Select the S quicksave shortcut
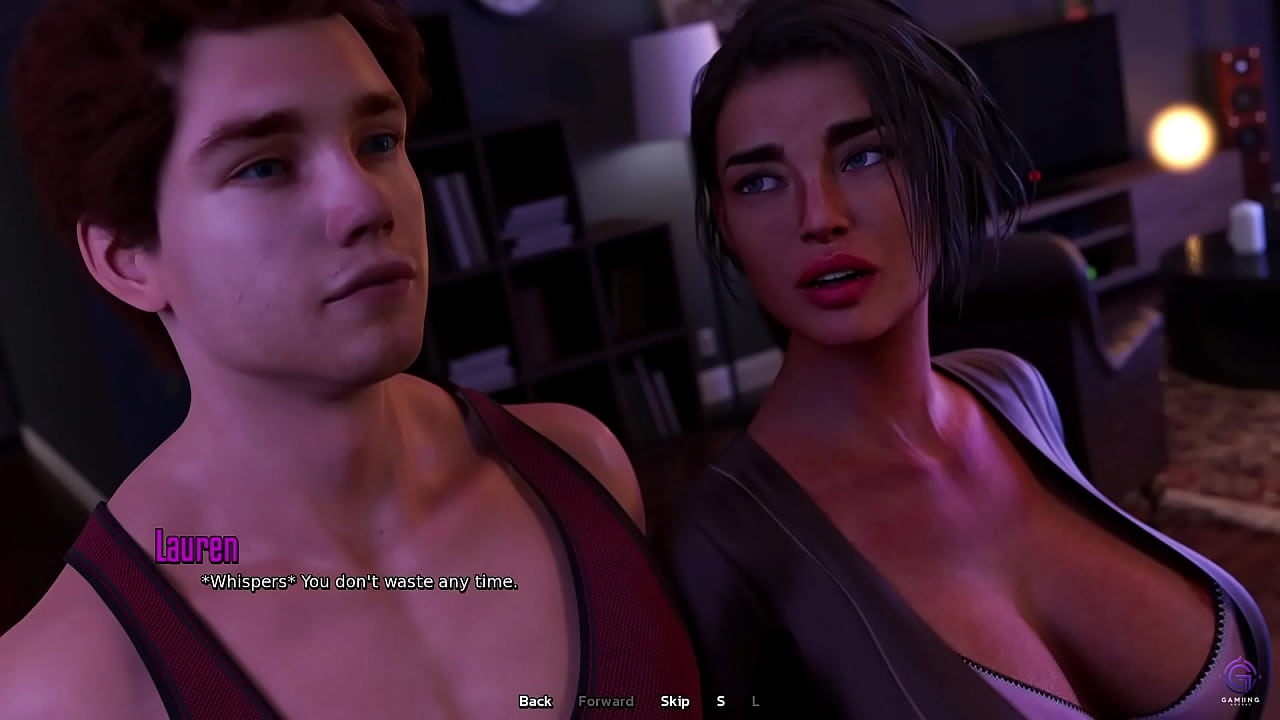 [x=721, y=702]
